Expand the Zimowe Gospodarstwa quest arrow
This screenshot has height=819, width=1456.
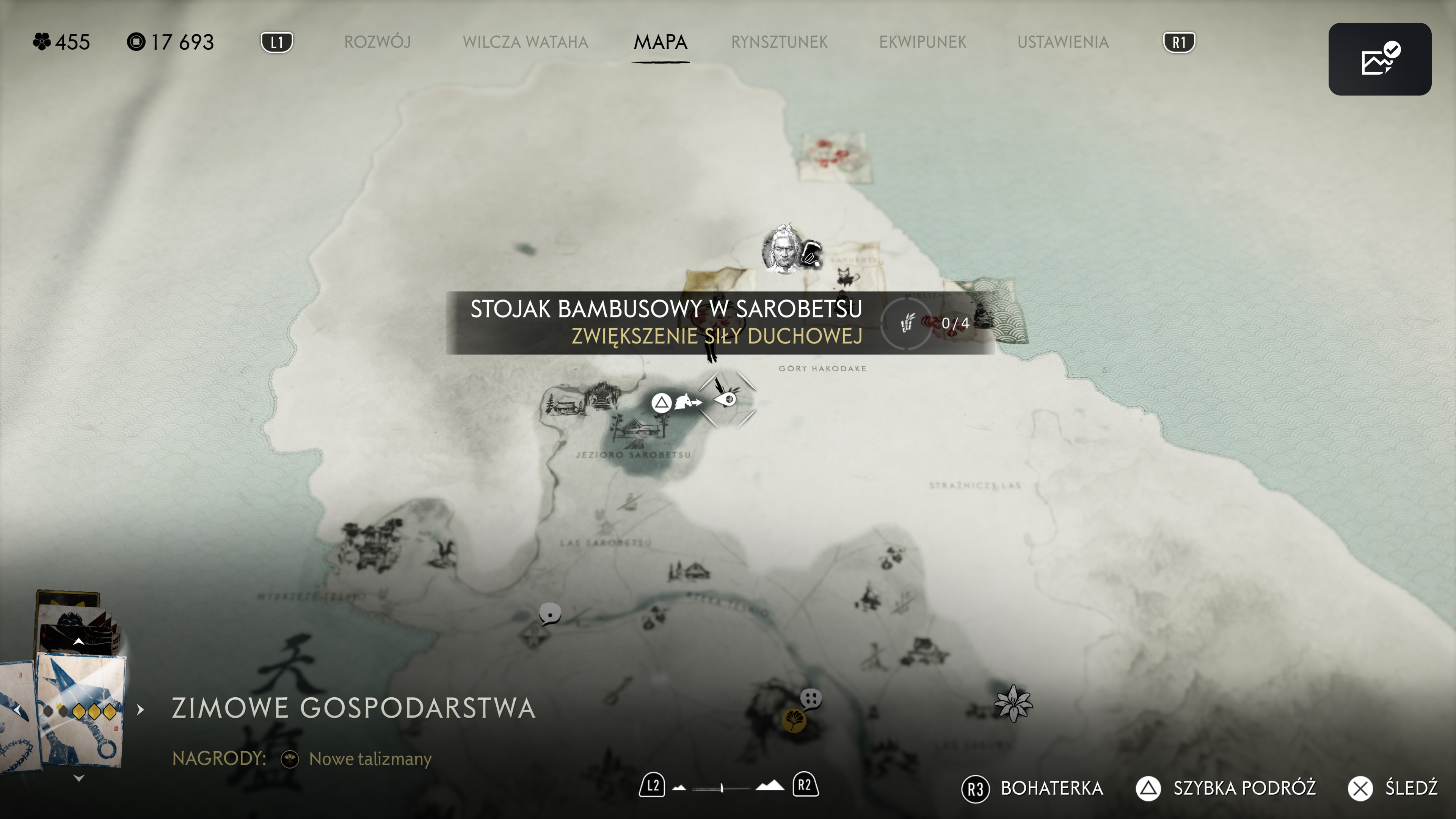[x=141, y=709]
